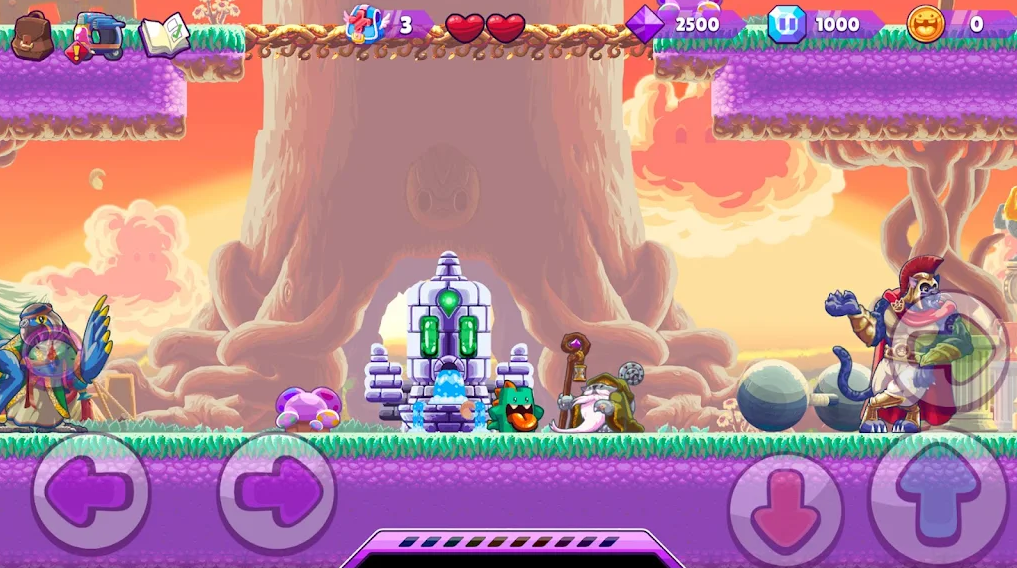This screenshot has height=568, width=1017.
Task: Open the quest checklist book
Action: [x=164, y=36]
